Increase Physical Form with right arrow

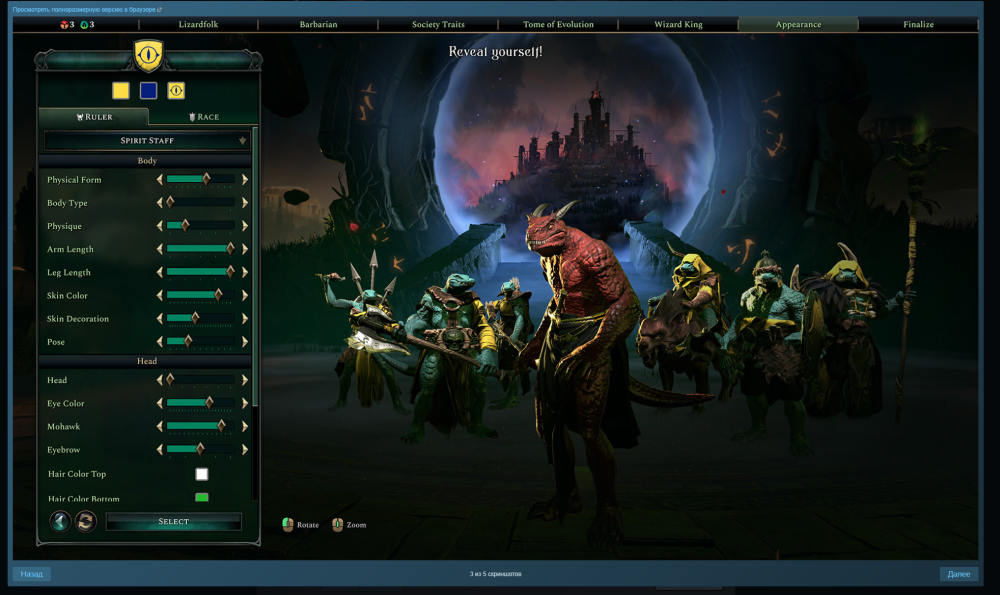(x=245, y=180)
